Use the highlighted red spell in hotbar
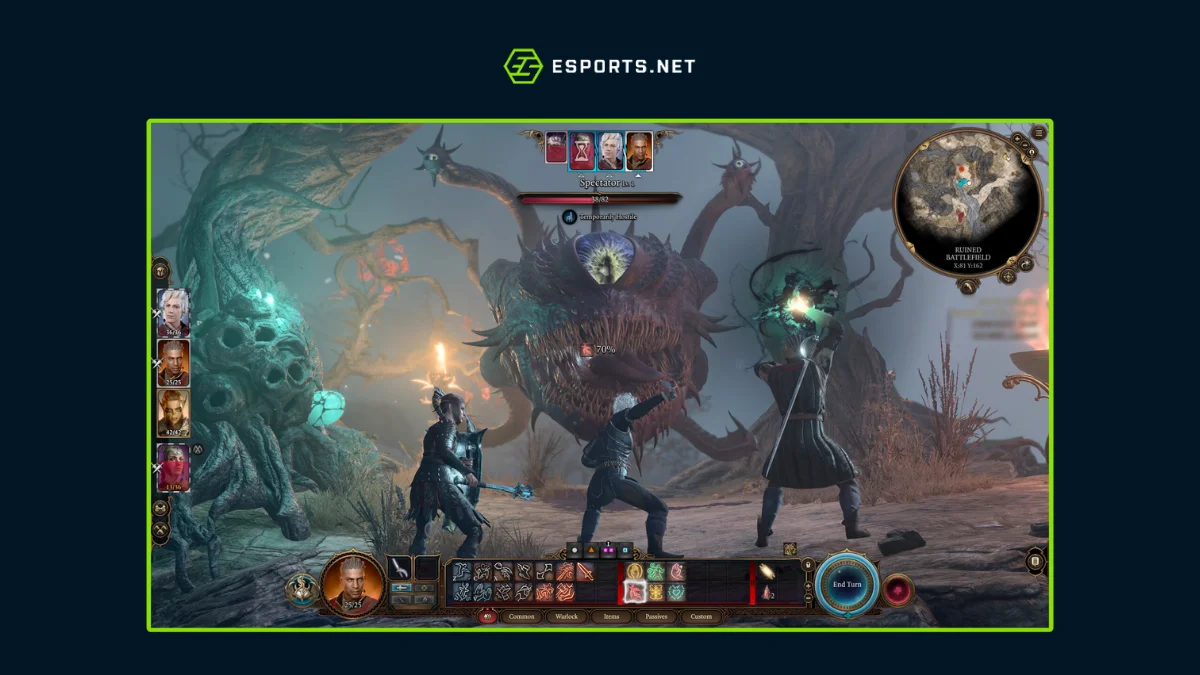The image size is (1200, 675). [x=633, y=592]
